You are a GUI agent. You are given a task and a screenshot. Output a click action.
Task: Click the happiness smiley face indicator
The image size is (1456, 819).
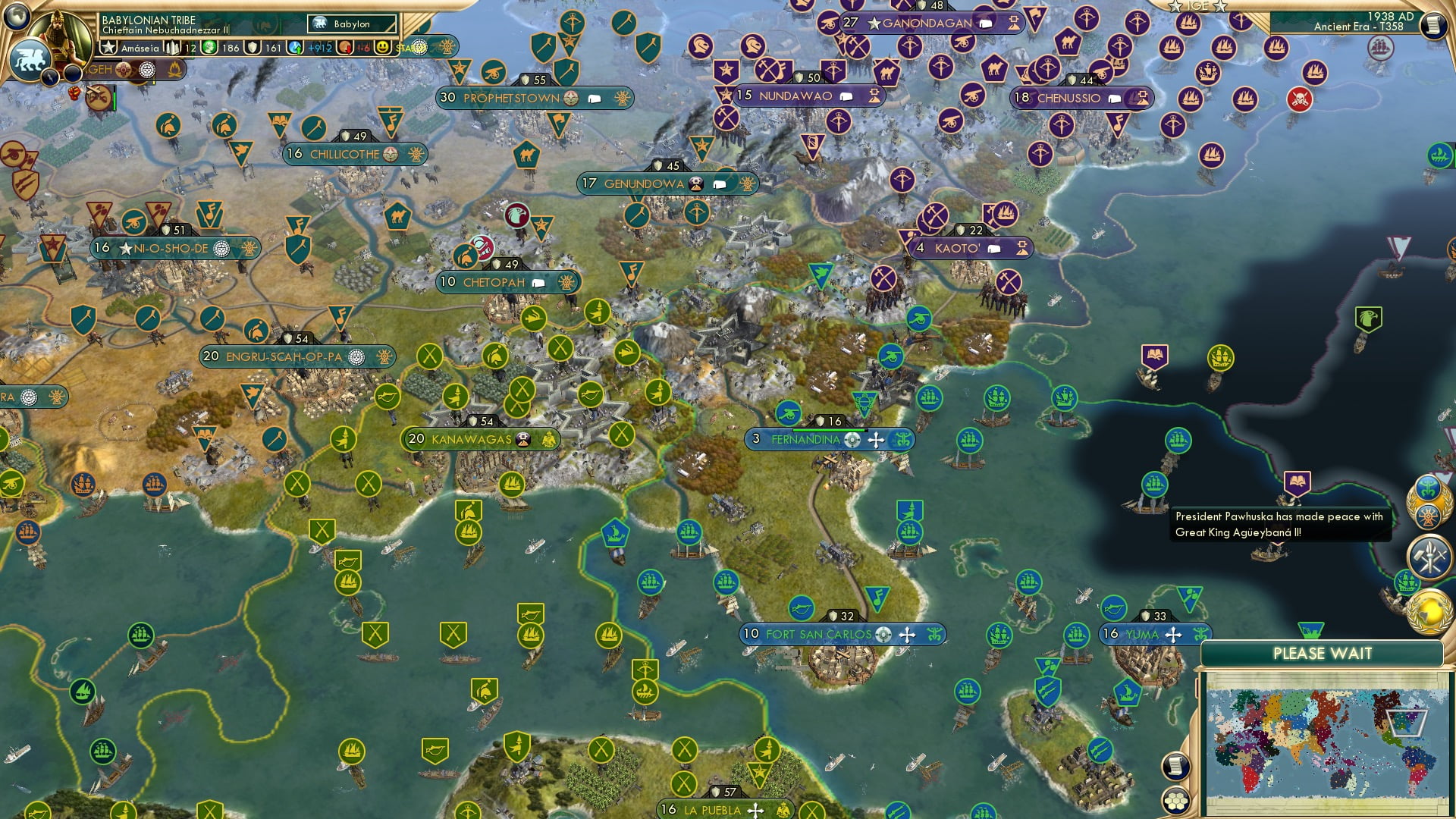pyautogui.click(x=383, y=48)
